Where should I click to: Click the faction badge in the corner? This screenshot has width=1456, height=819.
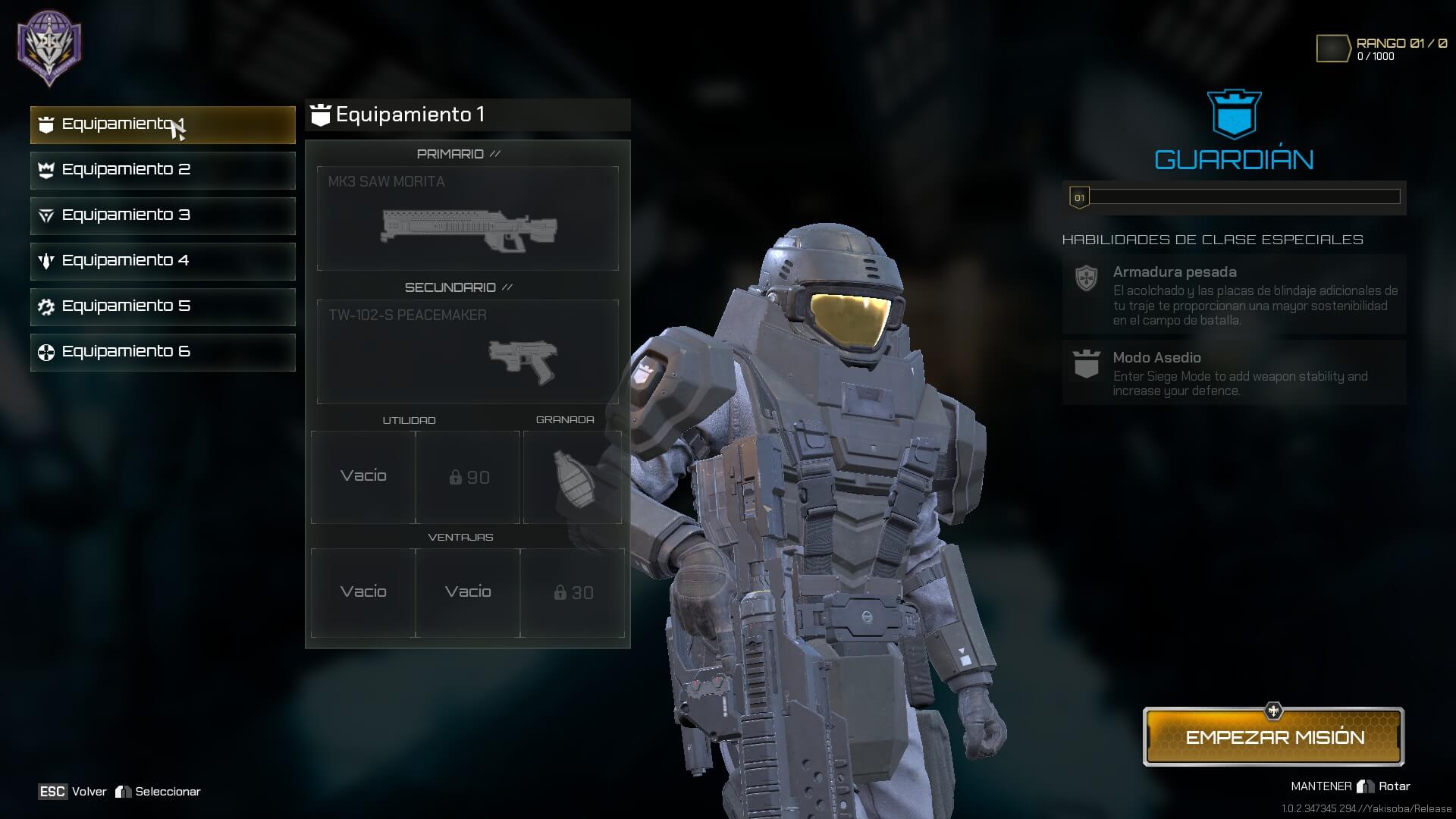coord(49,47)
